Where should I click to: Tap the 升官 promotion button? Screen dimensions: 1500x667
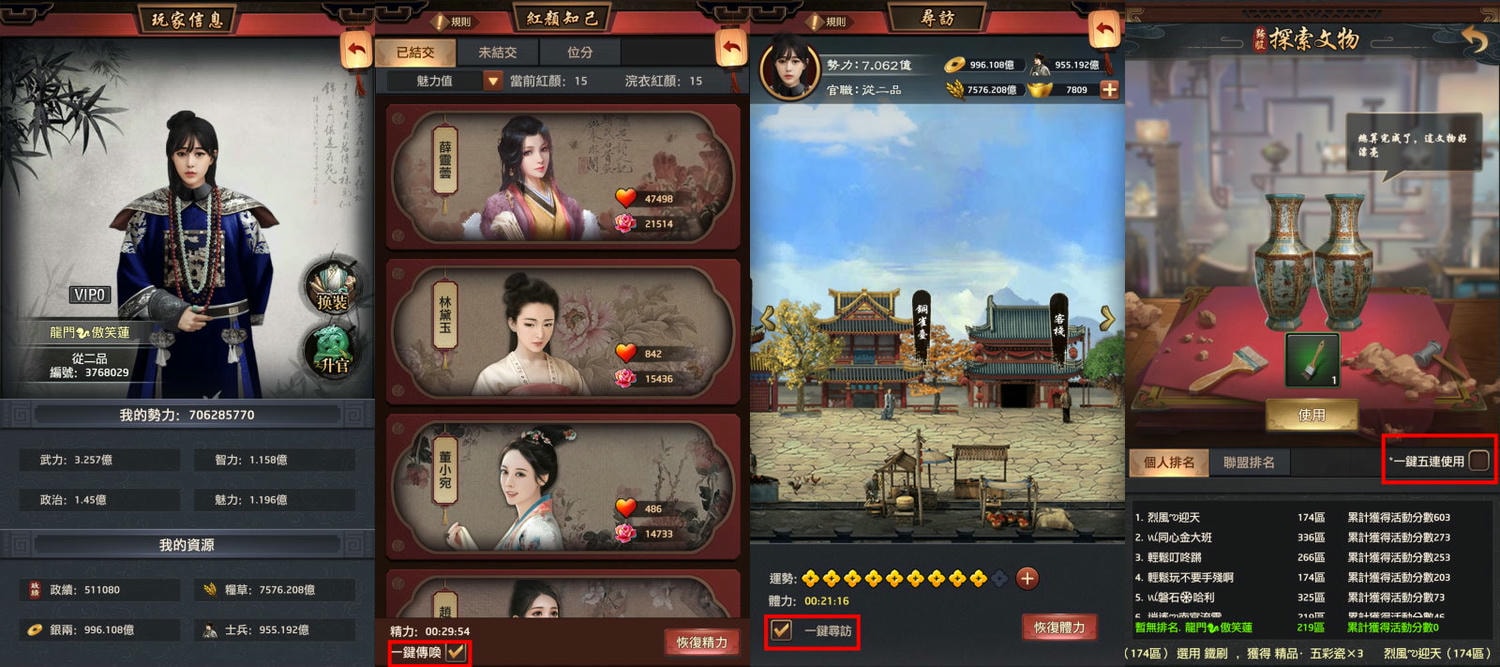(x=334, y=352)
